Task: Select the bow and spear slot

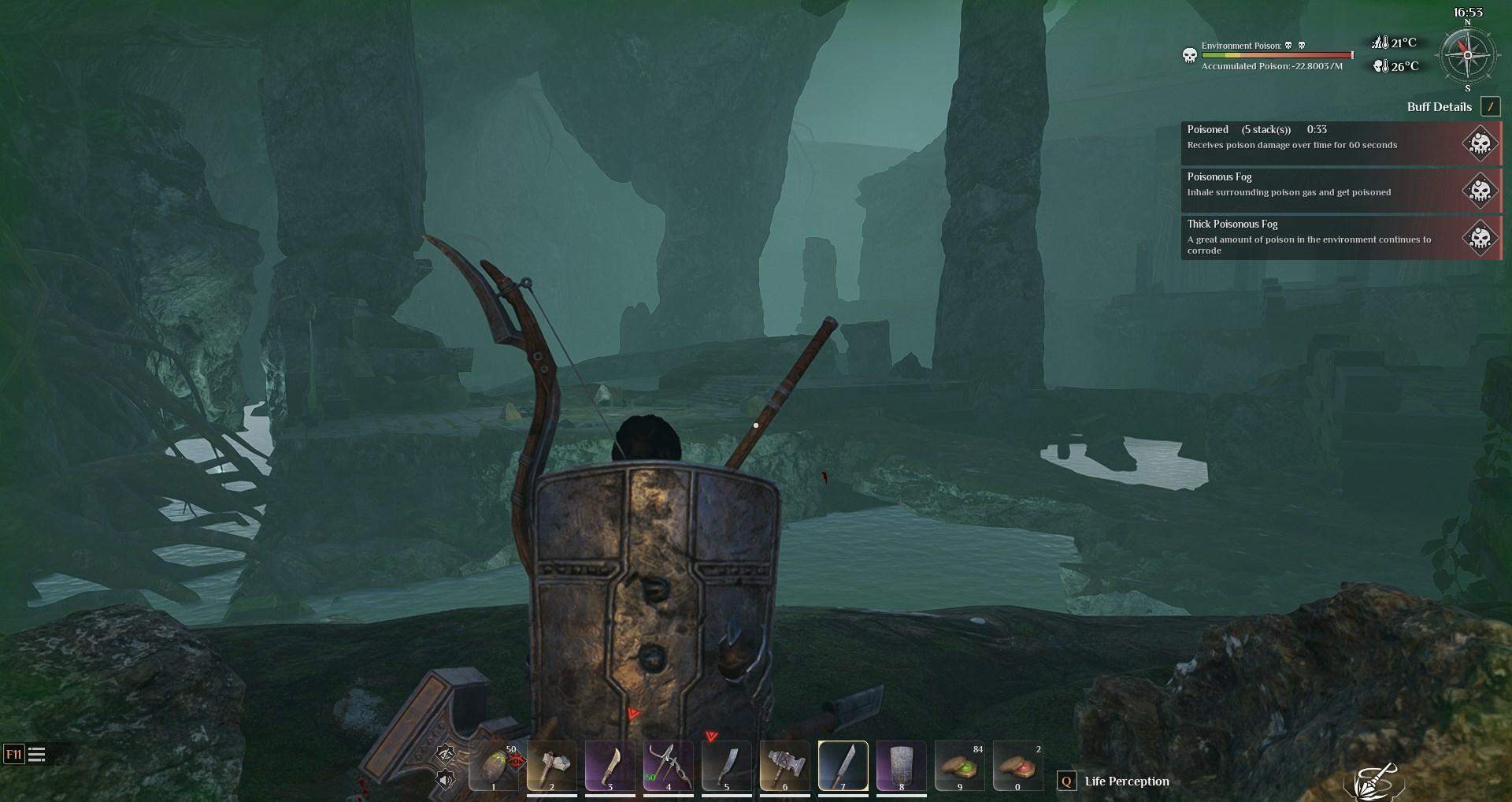Action: pos(668,766)
